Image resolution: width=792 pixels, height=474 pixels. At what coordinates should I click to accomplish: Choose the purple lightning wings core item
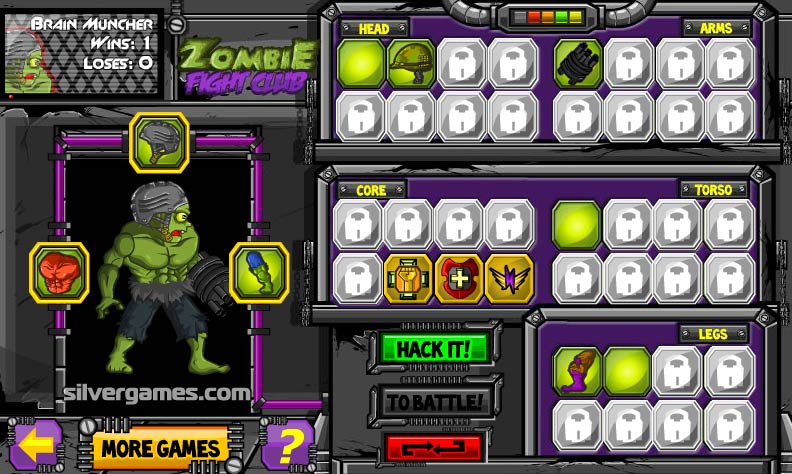pos(510,277)
